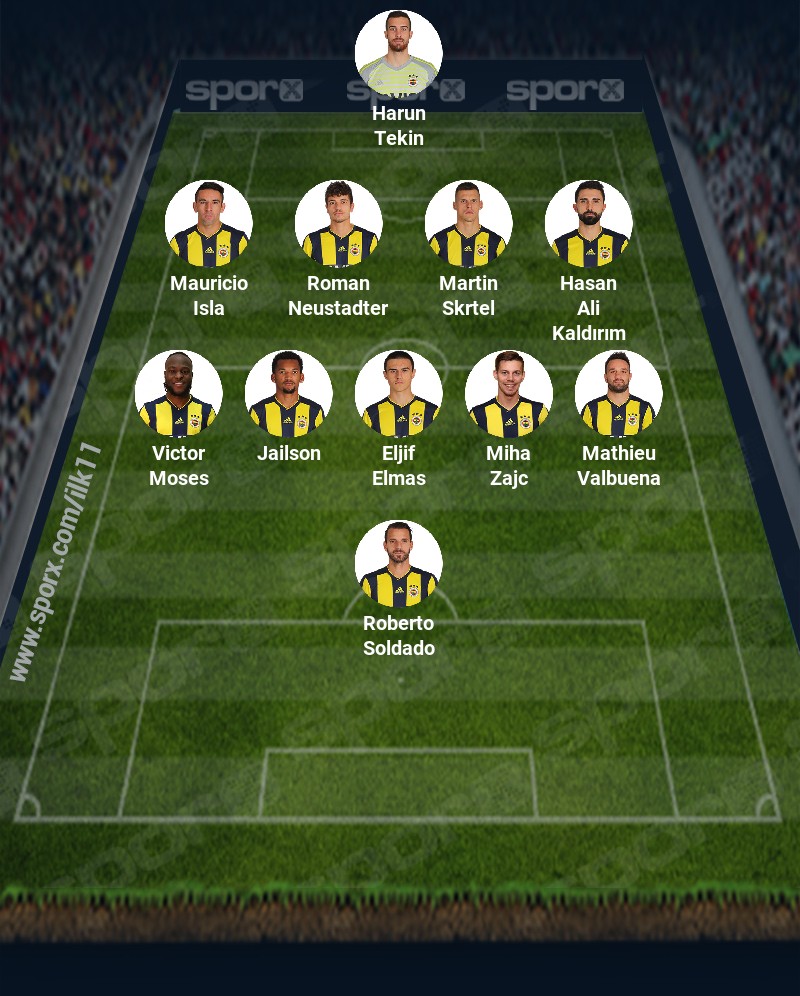
Task: Open the www.sporx.com/ilk11 link
Action: pos(55,562)
